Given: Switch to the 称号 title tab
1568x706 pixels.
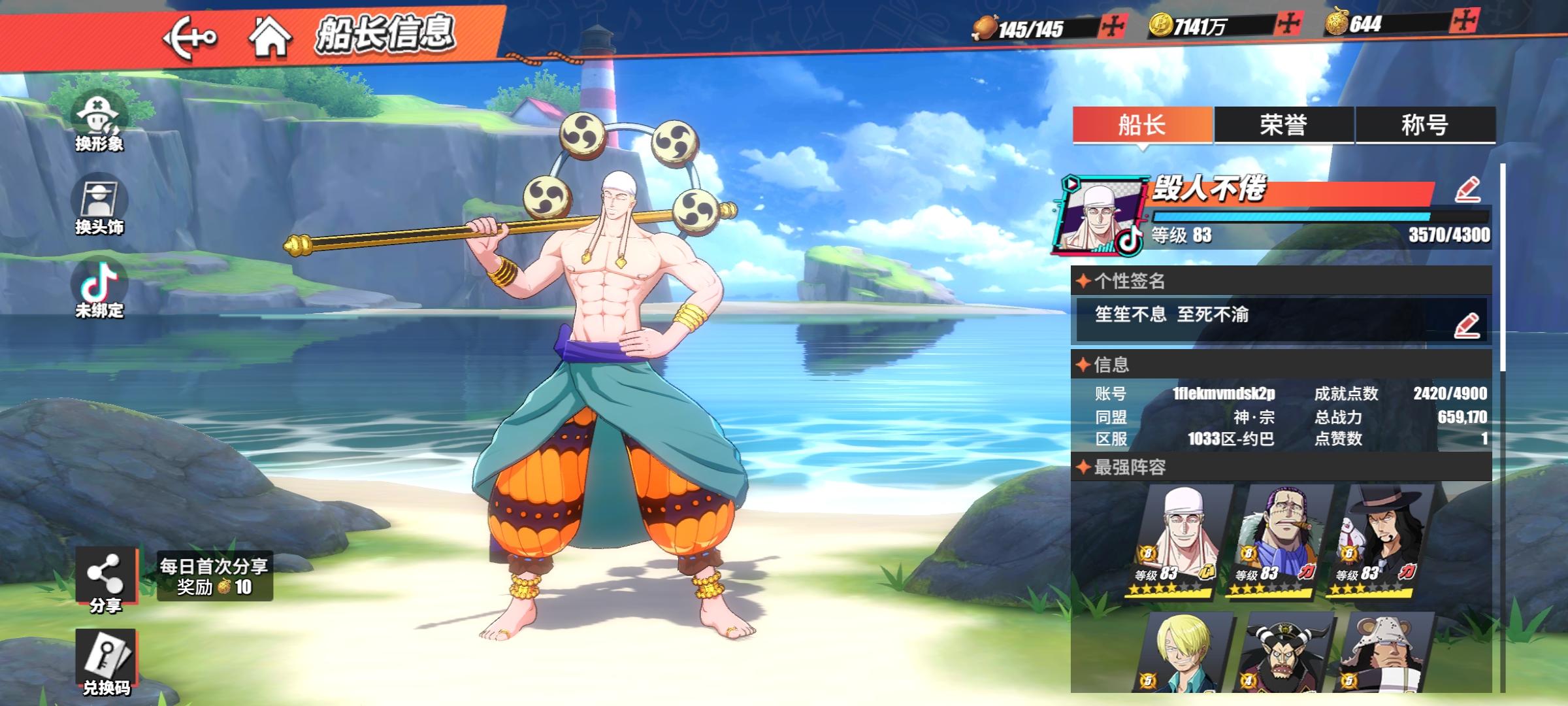Looking at the screenshot, I should click(x=1425, y=125).
